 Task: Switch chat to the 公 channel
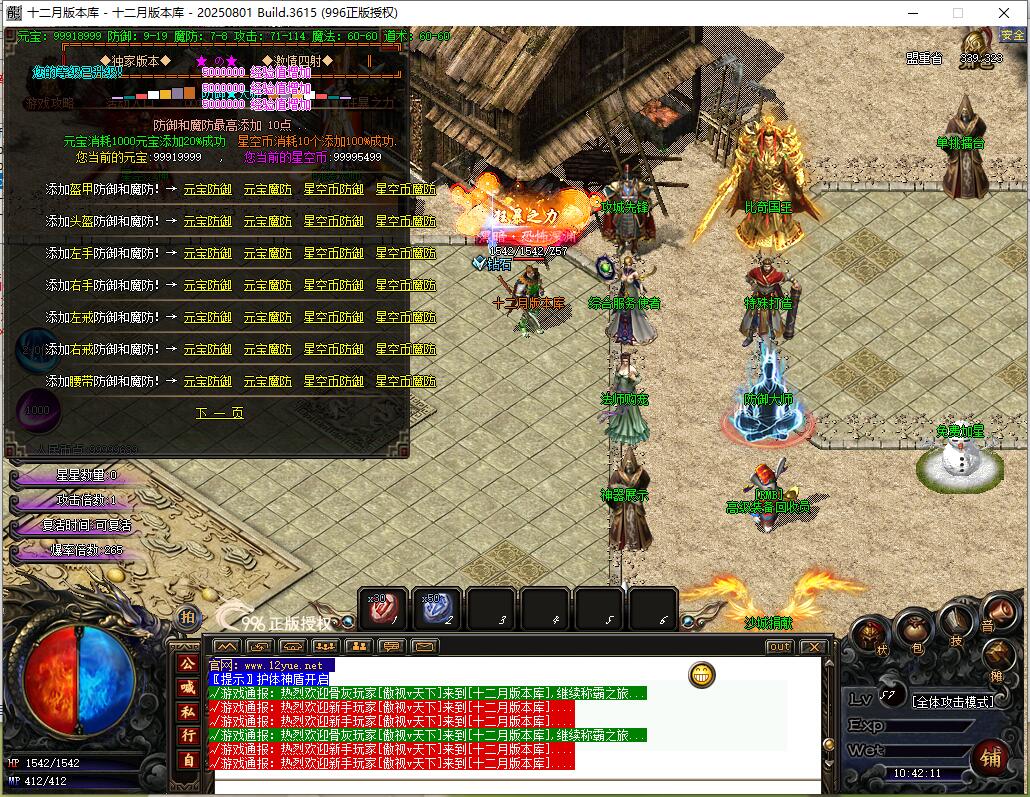tap(187, 663)
